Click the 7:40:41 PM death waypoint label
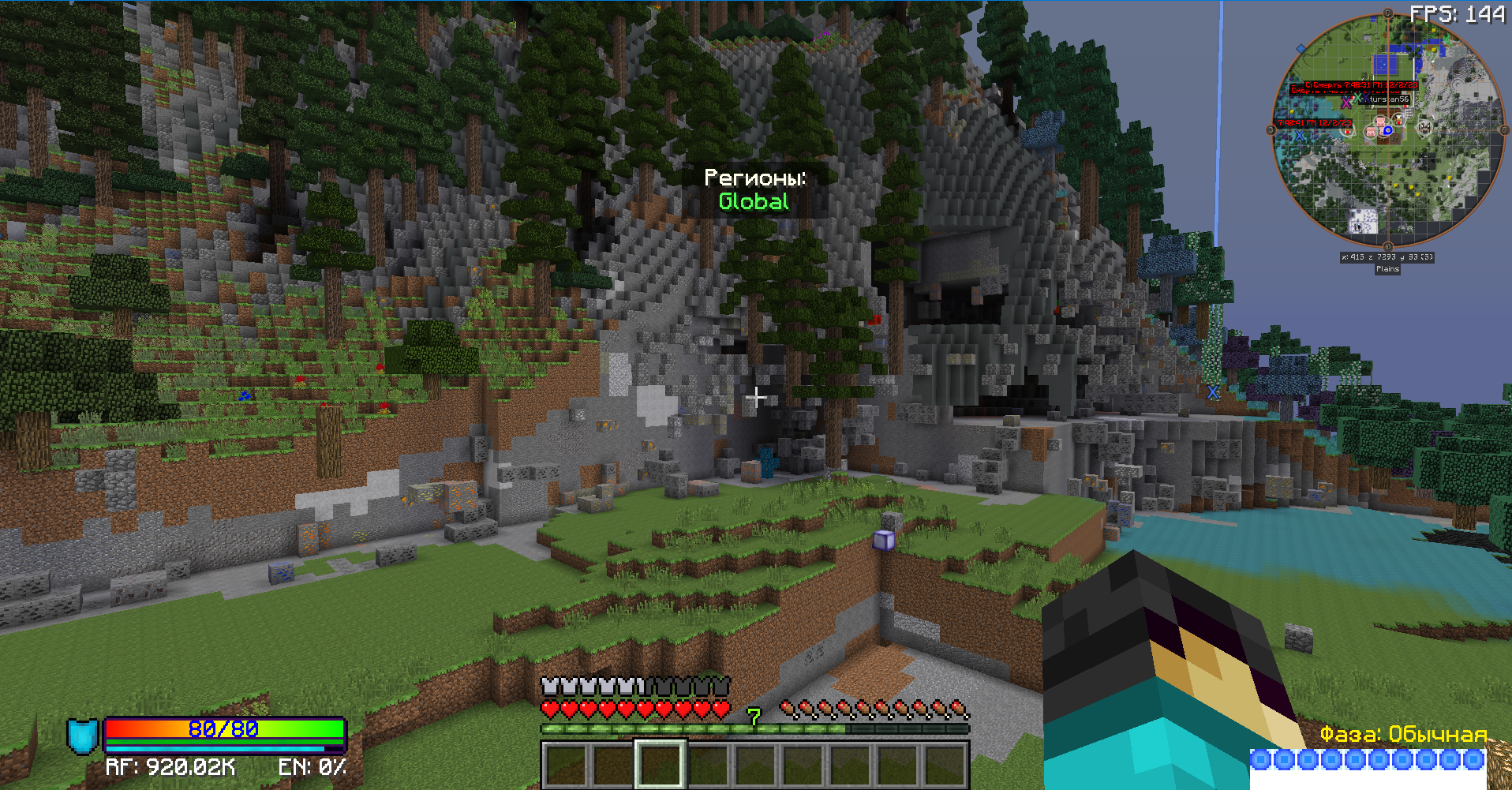 [x=1313, y=123]
